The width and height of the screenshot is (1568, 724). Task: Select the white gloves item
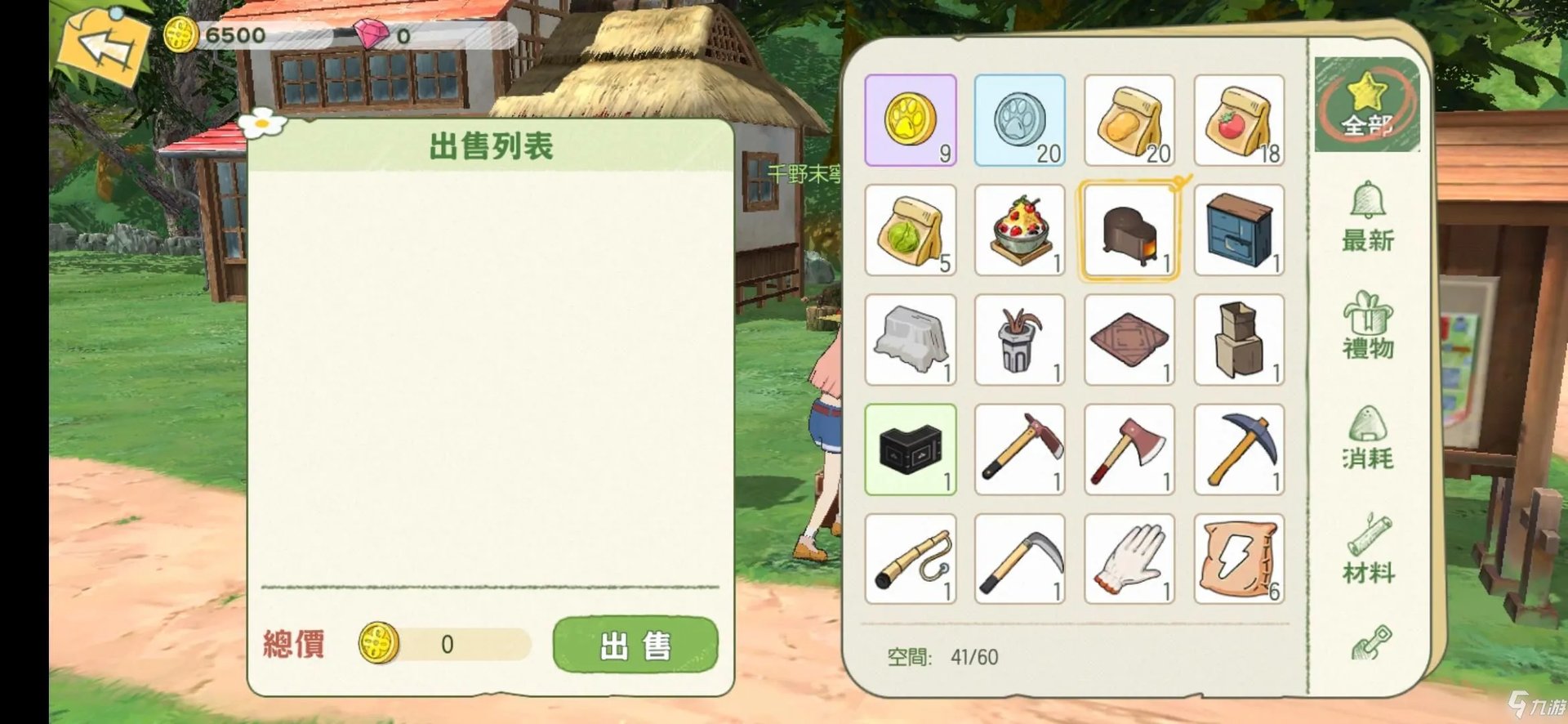click(1129, 559)
